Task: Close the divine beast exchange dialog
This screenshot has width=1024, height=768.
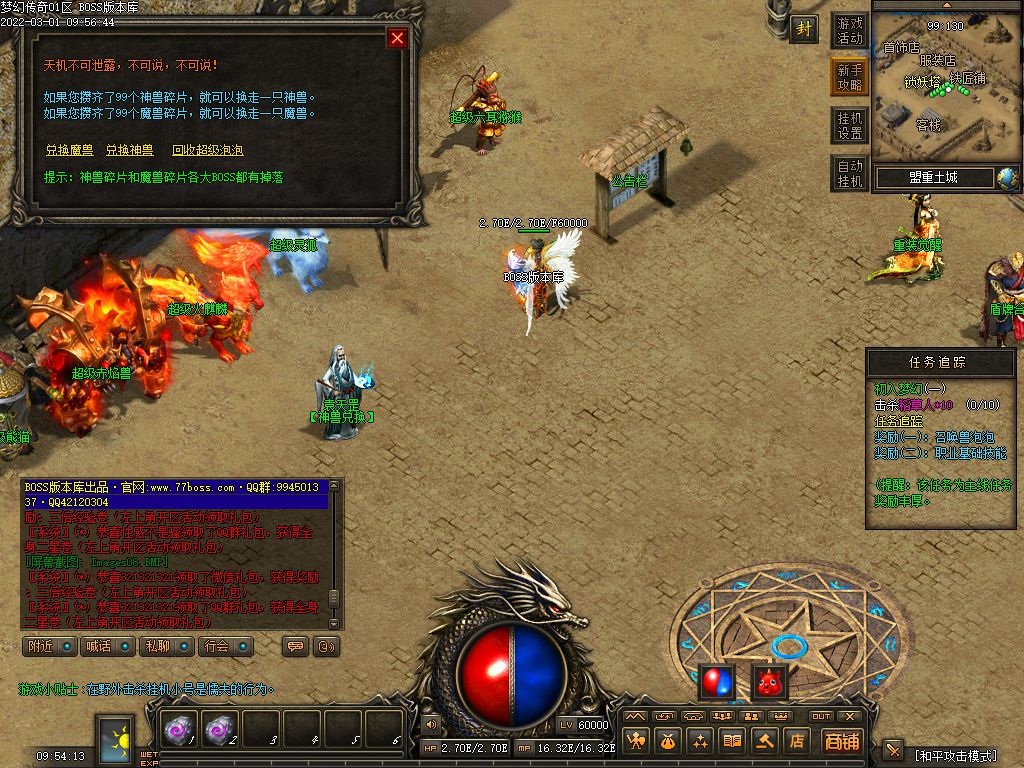Action: [x=397, y=38]
